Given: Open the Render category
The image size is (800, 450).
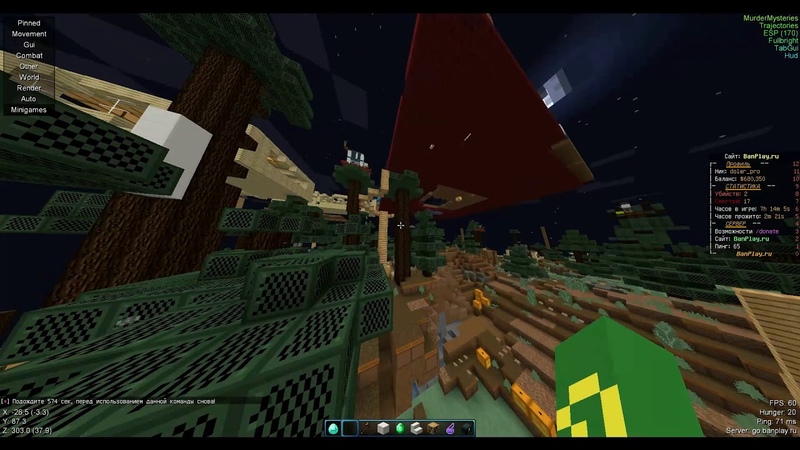Looking at the screenshot, I should [29, 87].
